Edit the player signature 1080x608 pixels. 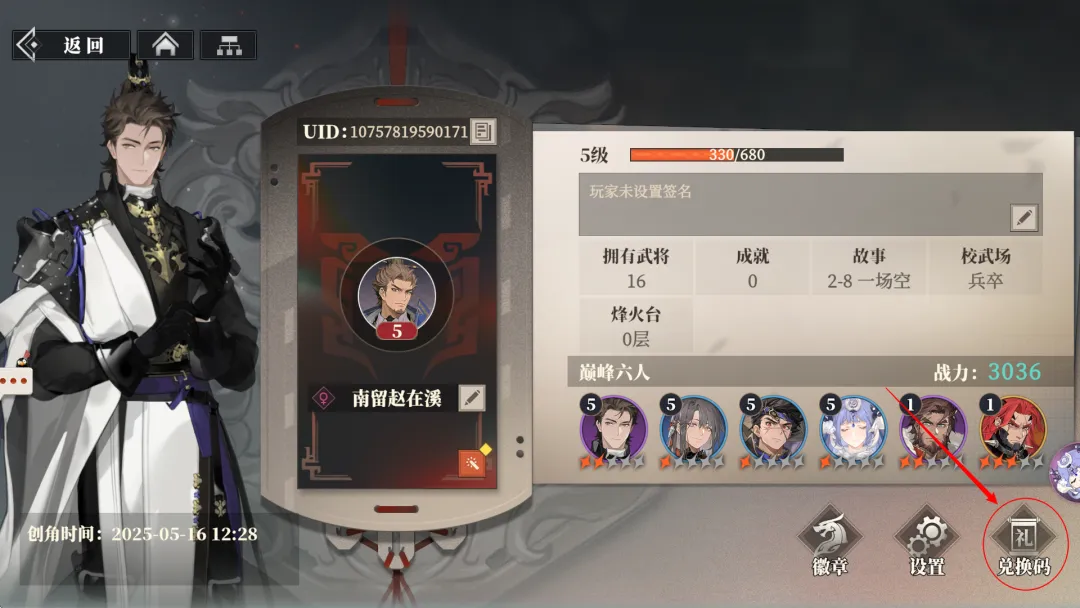(1024, 217)
